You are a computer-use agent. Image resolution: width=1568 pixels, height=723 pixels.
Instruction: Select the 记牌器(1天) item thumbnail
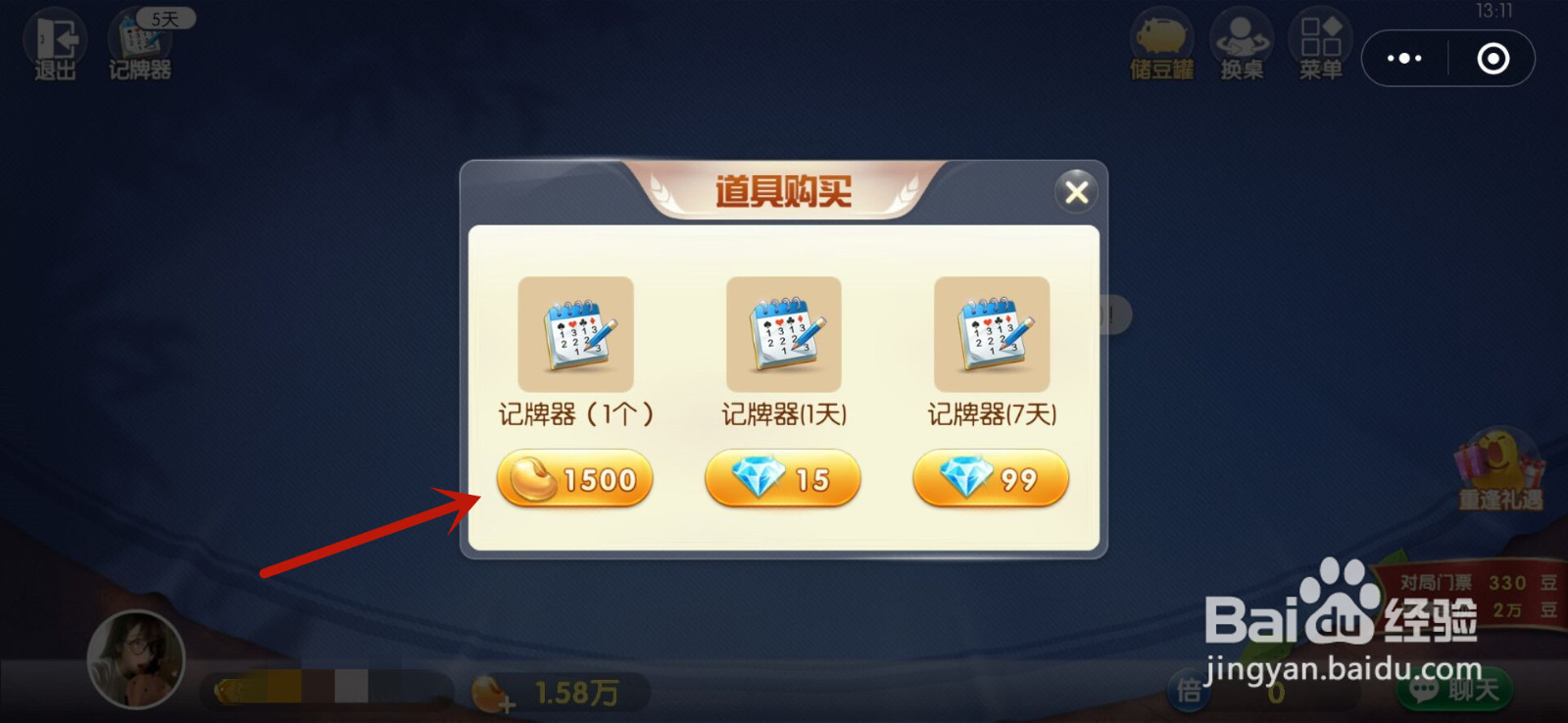pos(784,333)
